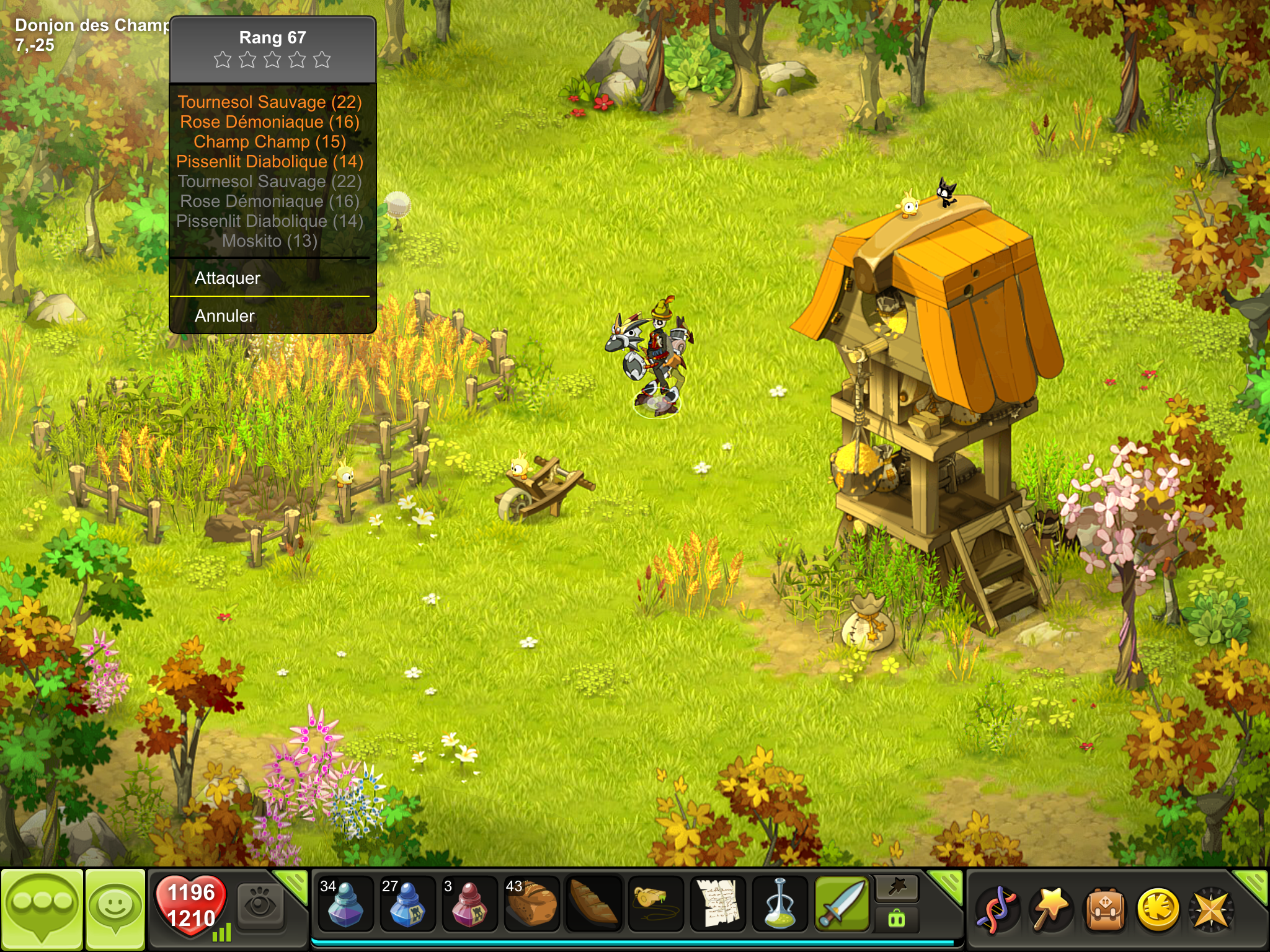
Task: Use the teal potion with 34 count
Action: click(345, 905)
